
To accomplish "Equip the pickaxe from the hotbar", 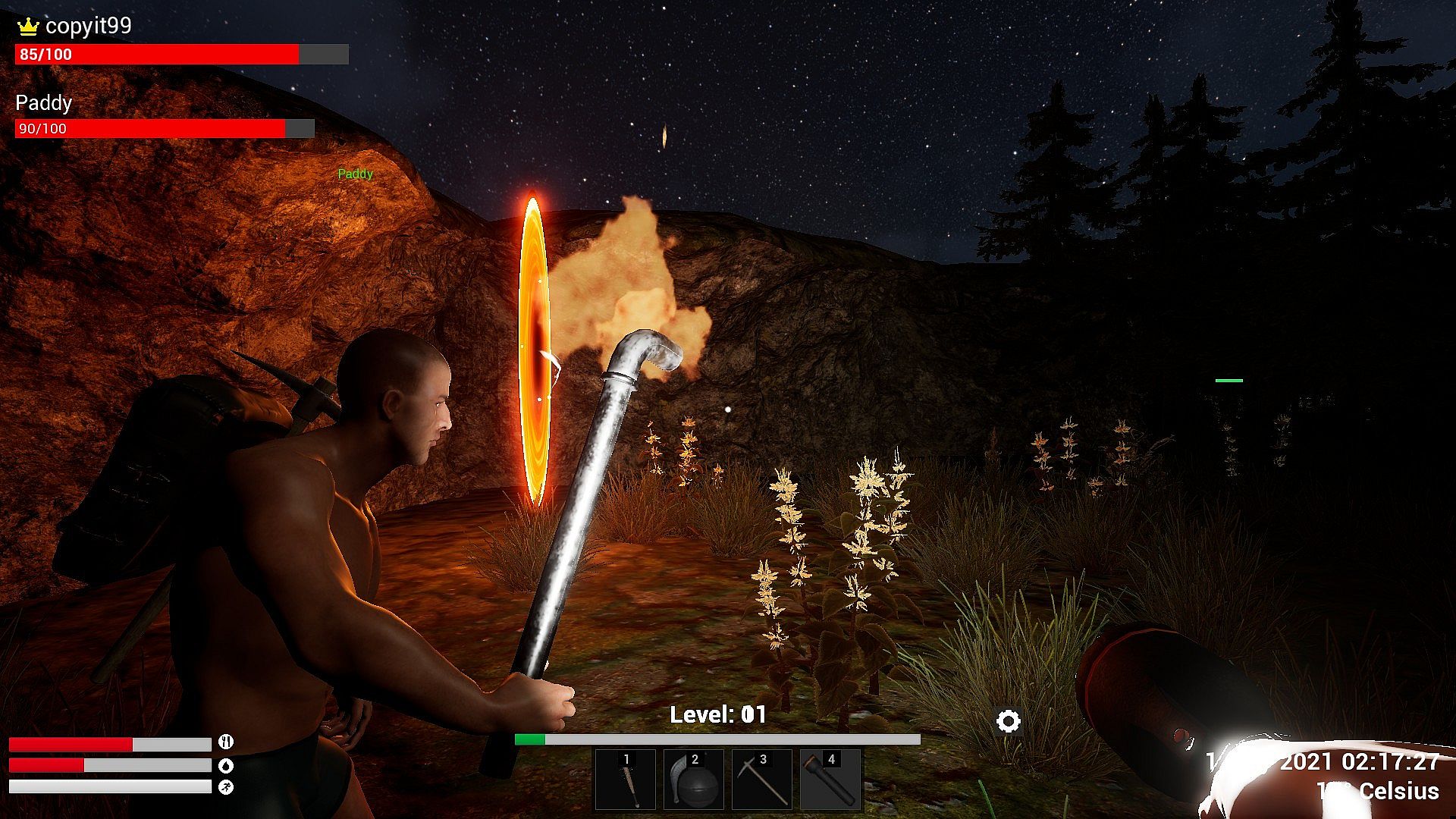I will pyautogui.click(x=761, y=780).
